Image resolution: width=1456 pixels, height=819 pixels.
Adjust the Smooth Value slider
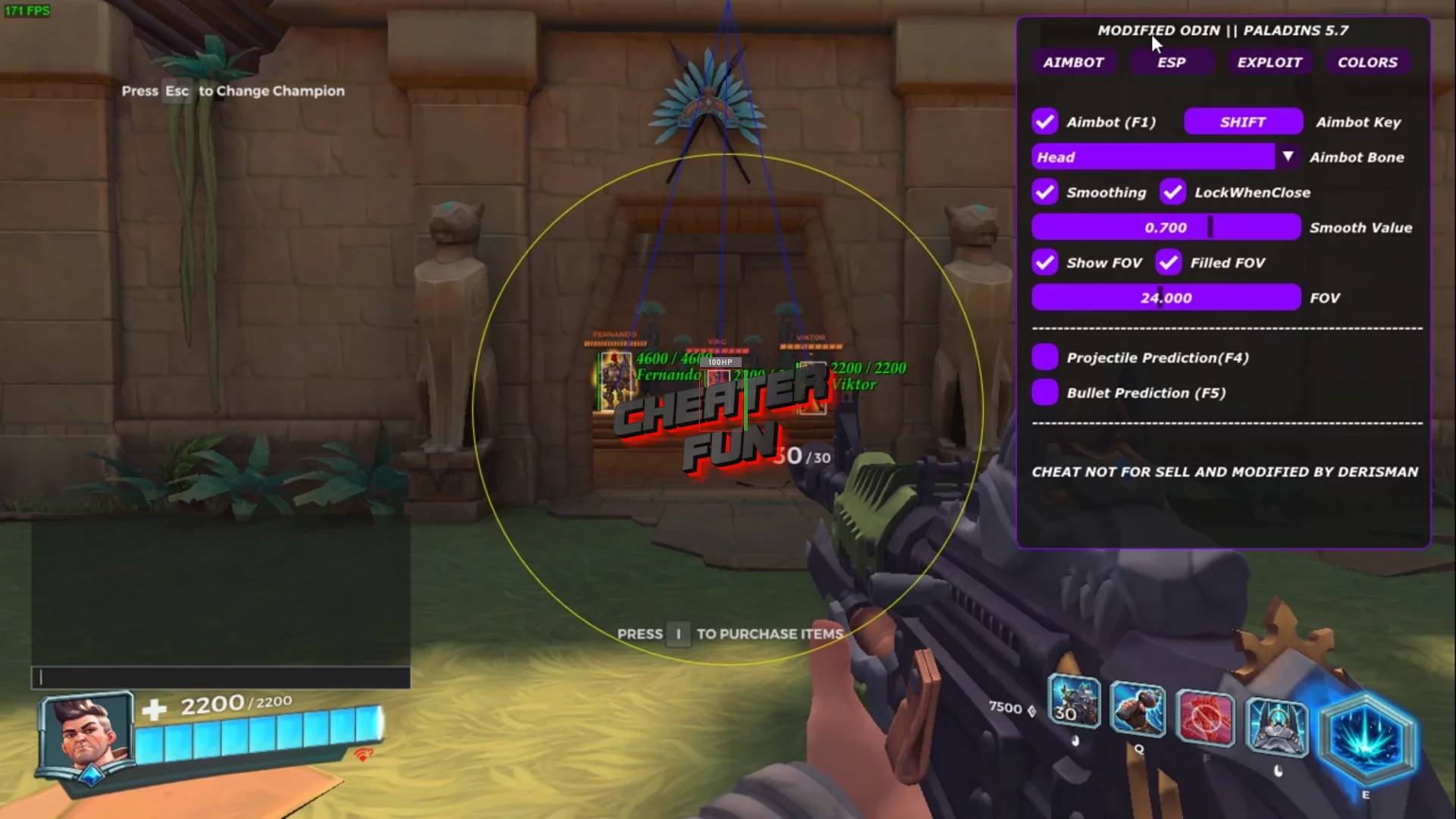[1166, 227]
